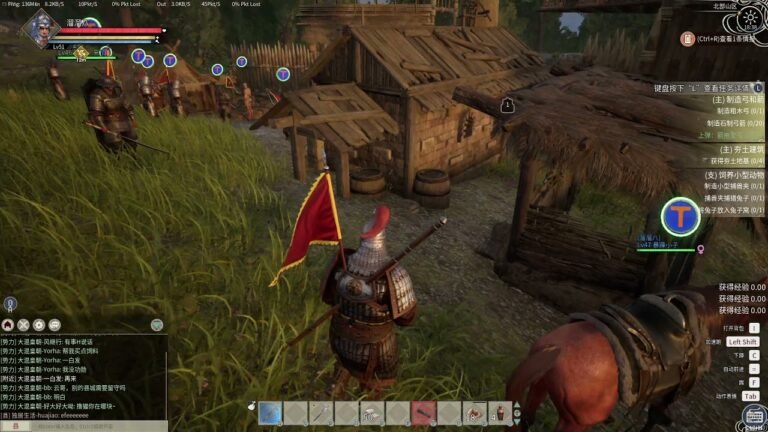Click the crossed tools chat icon
Screen dimensions: 768x432
(23, 325)
